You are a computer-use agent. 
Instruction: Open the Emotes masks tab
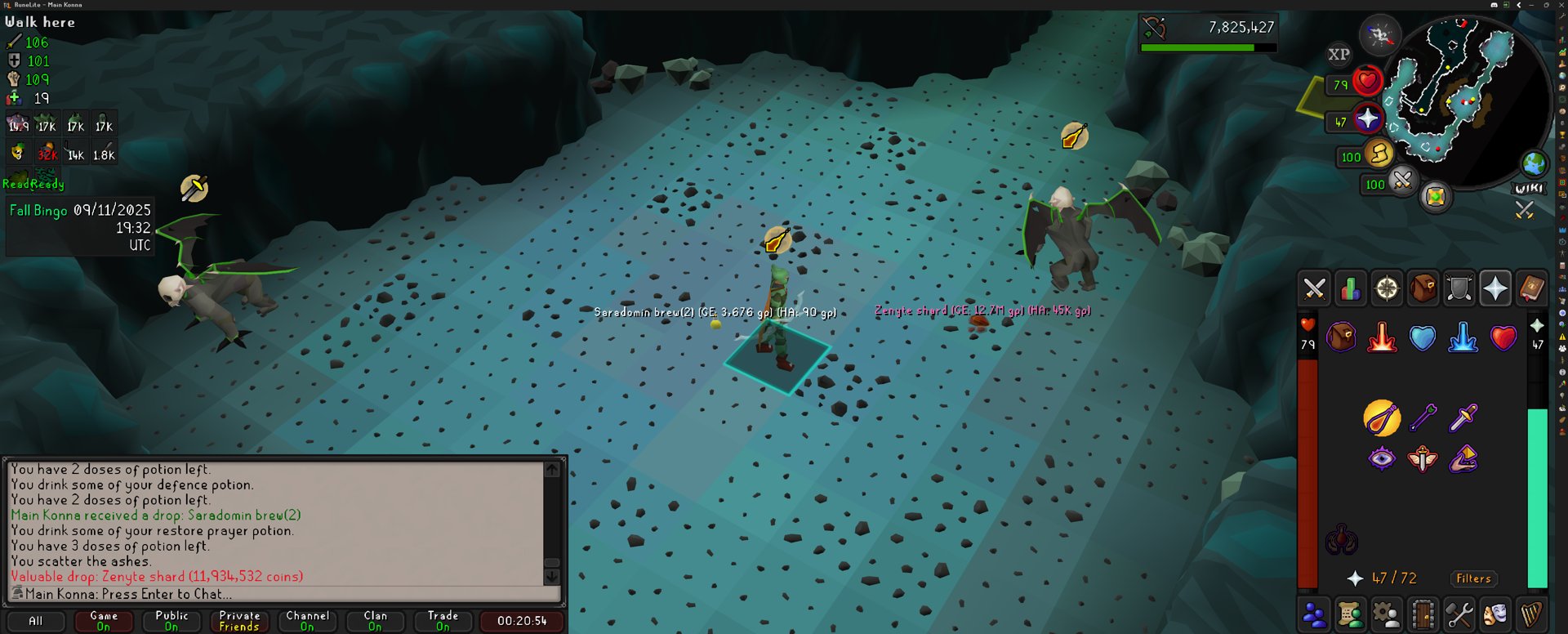click(x=1495, y=614)
